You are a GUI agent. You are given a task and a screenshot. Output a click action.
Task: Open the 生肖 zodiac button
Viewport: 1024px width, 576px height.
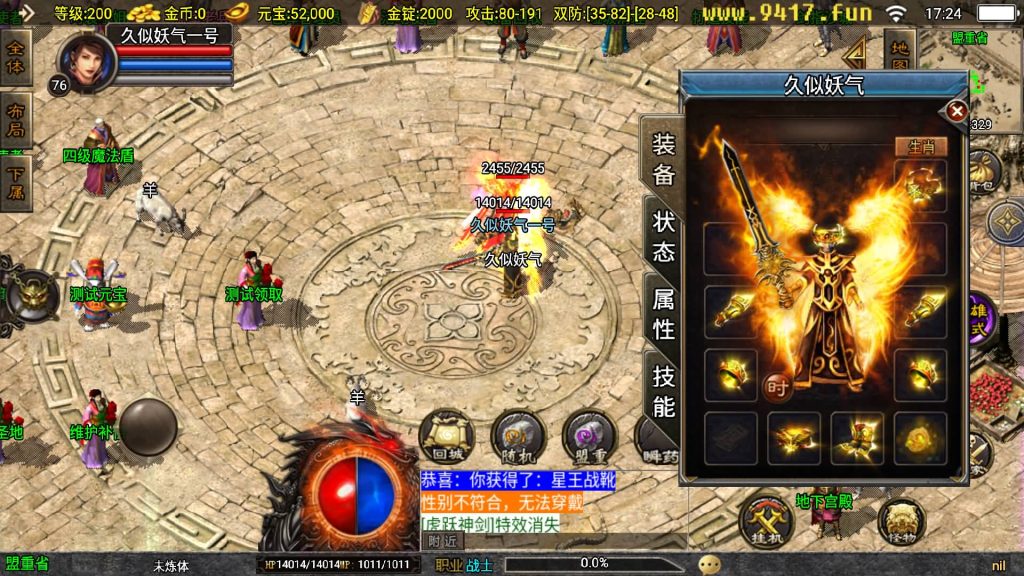click(x=920, y=146)
